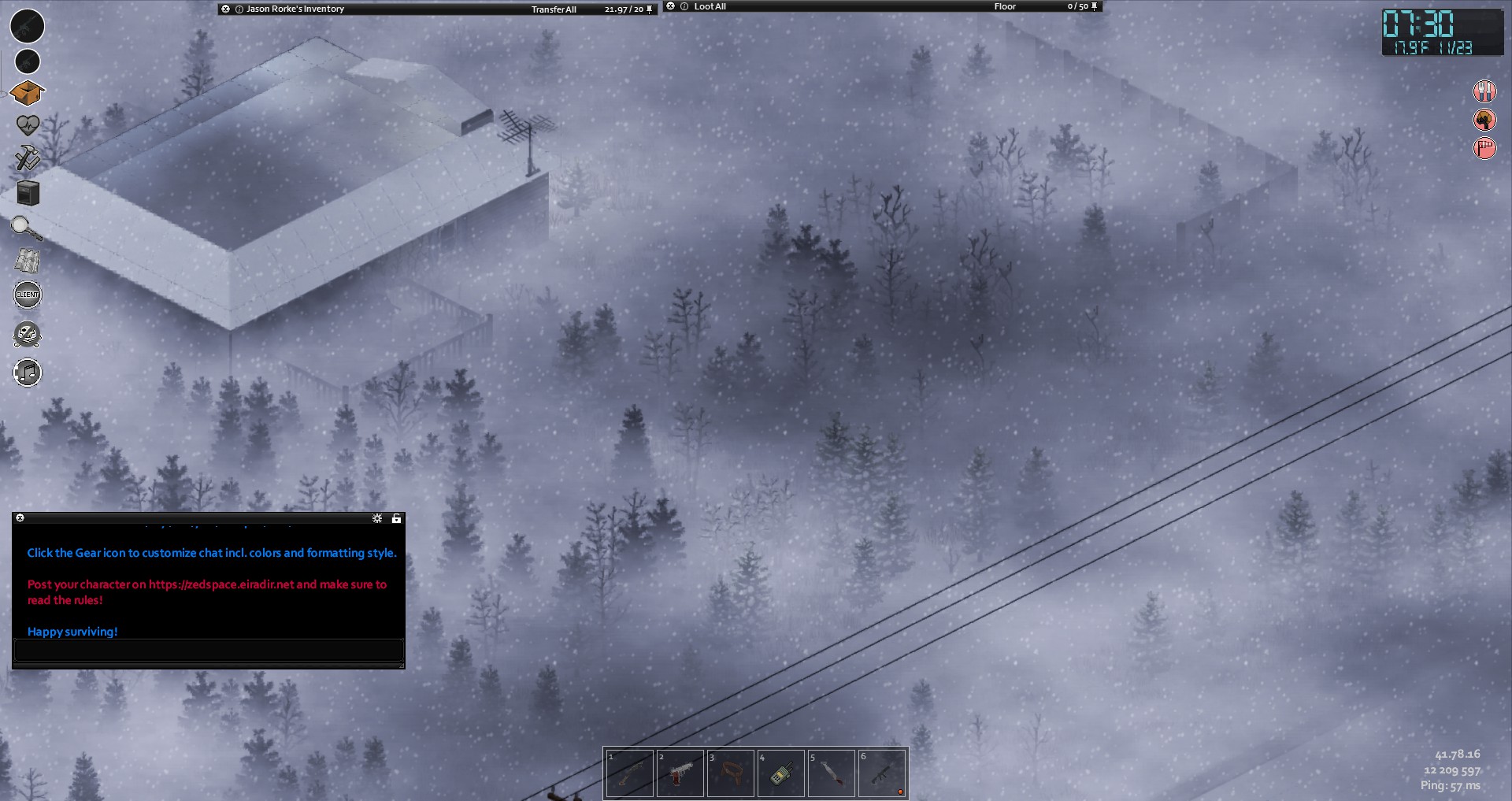Open the folded world map
Image resolution: width=1512 pixels, height=801 pixels.
pyautogui.click(x=28, y=261)
